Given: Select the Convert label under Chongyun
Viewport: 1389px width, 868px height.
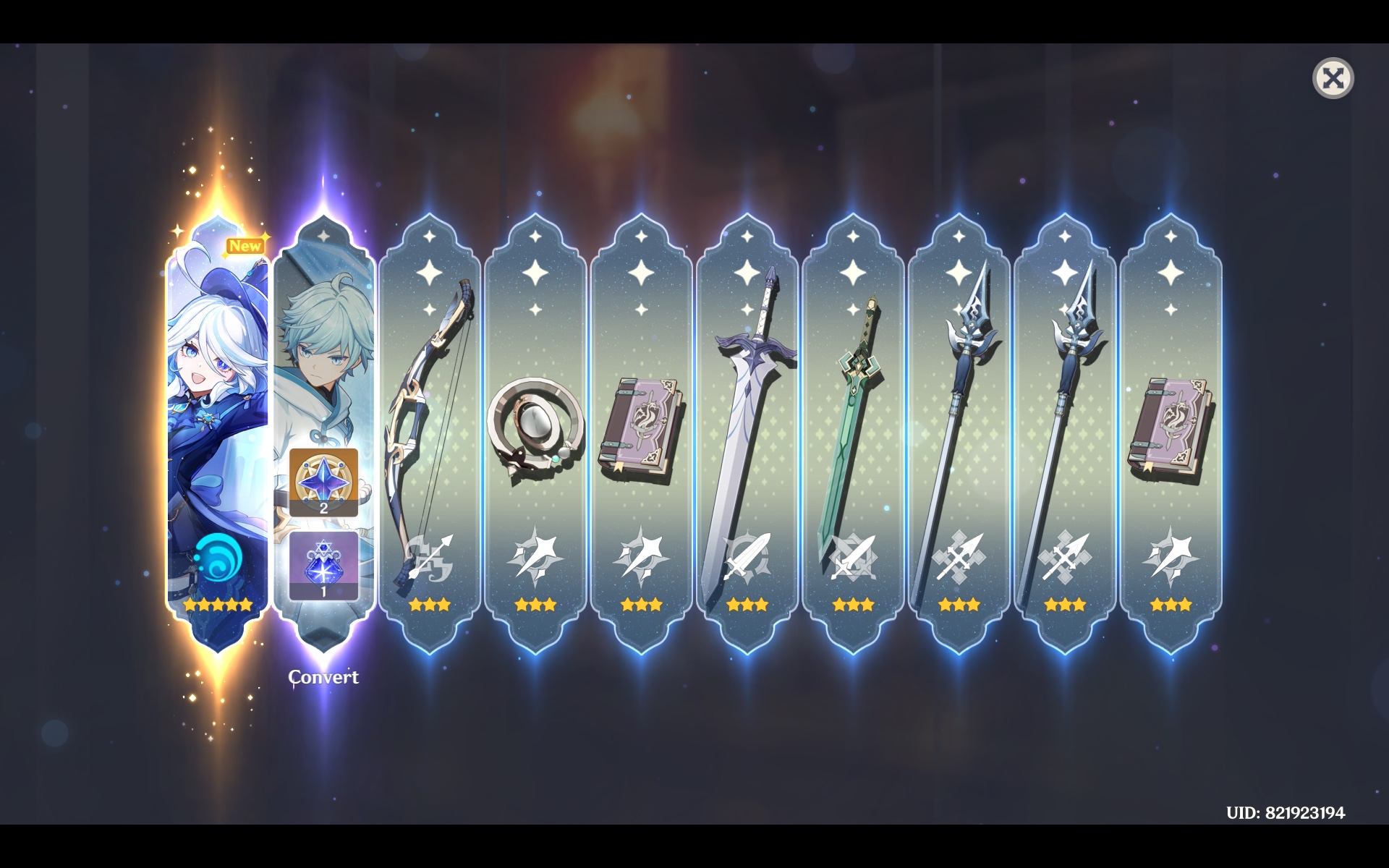Looking at the screenshot, I should (323, 678).
